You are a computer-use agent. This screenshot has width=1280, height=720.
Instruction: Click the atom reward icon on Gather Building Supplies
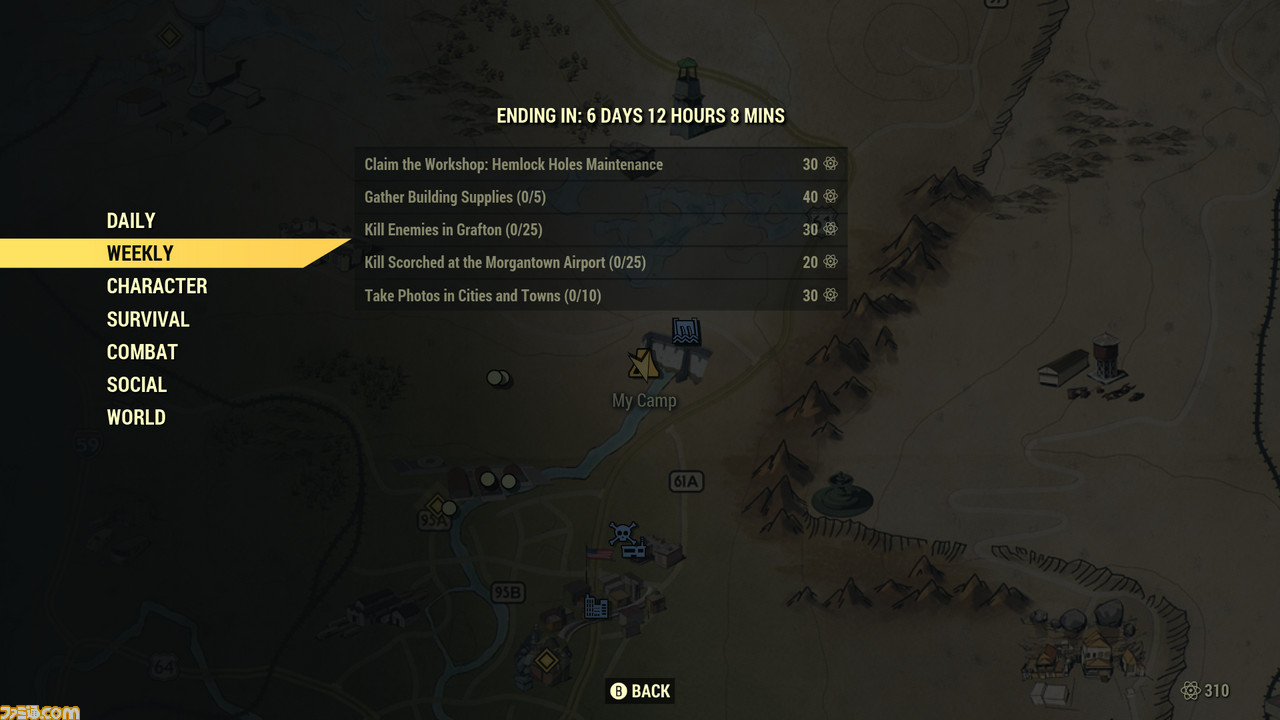pos(831,197)
